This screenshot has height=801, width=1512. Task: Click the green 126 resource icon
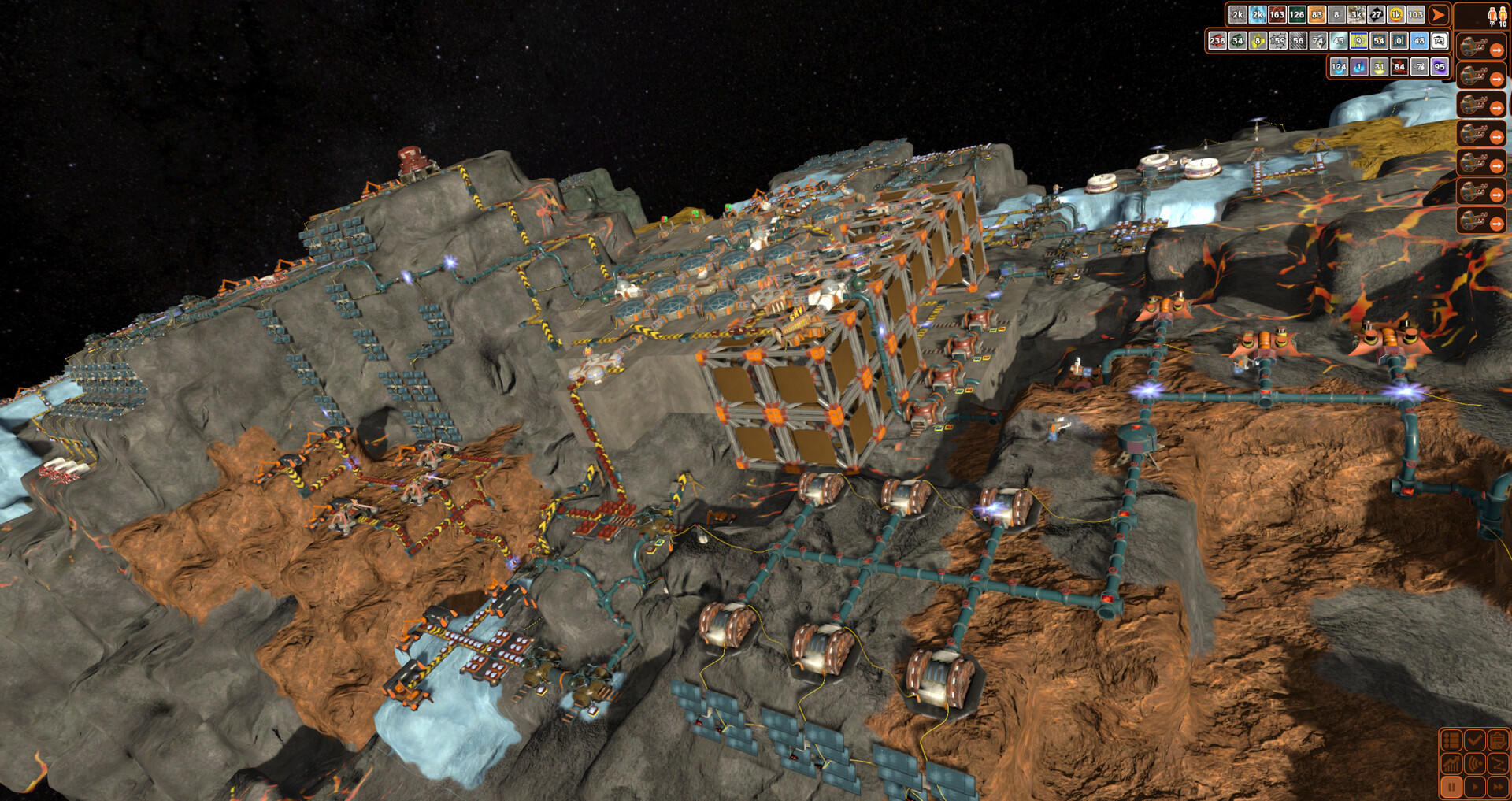pyautogui.click(x=1297, y=14)
